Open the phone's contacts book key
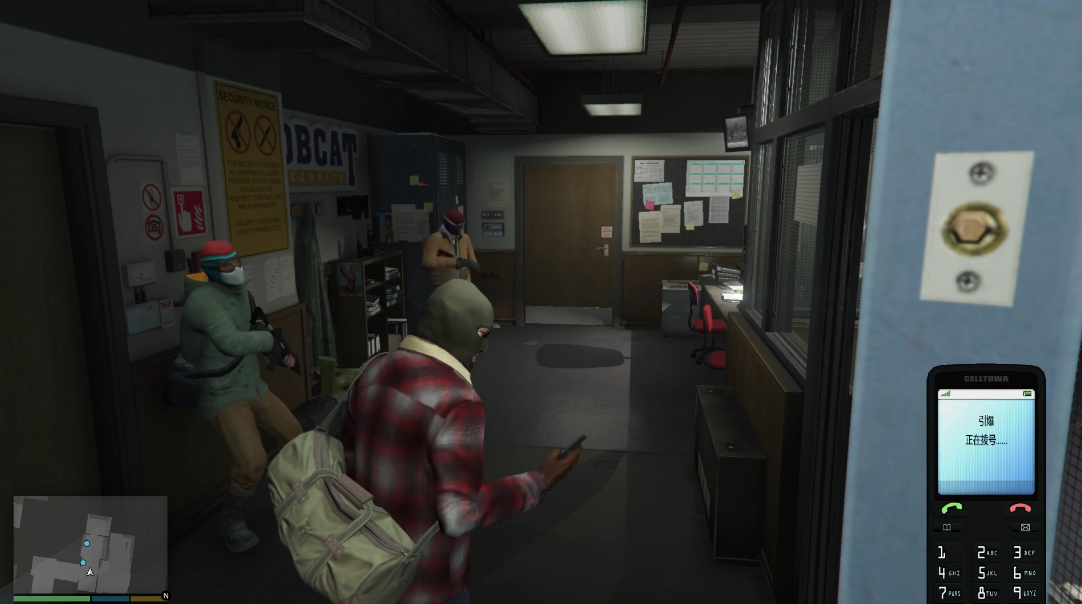The image size is (1082, 604). (x=947, y=527)
